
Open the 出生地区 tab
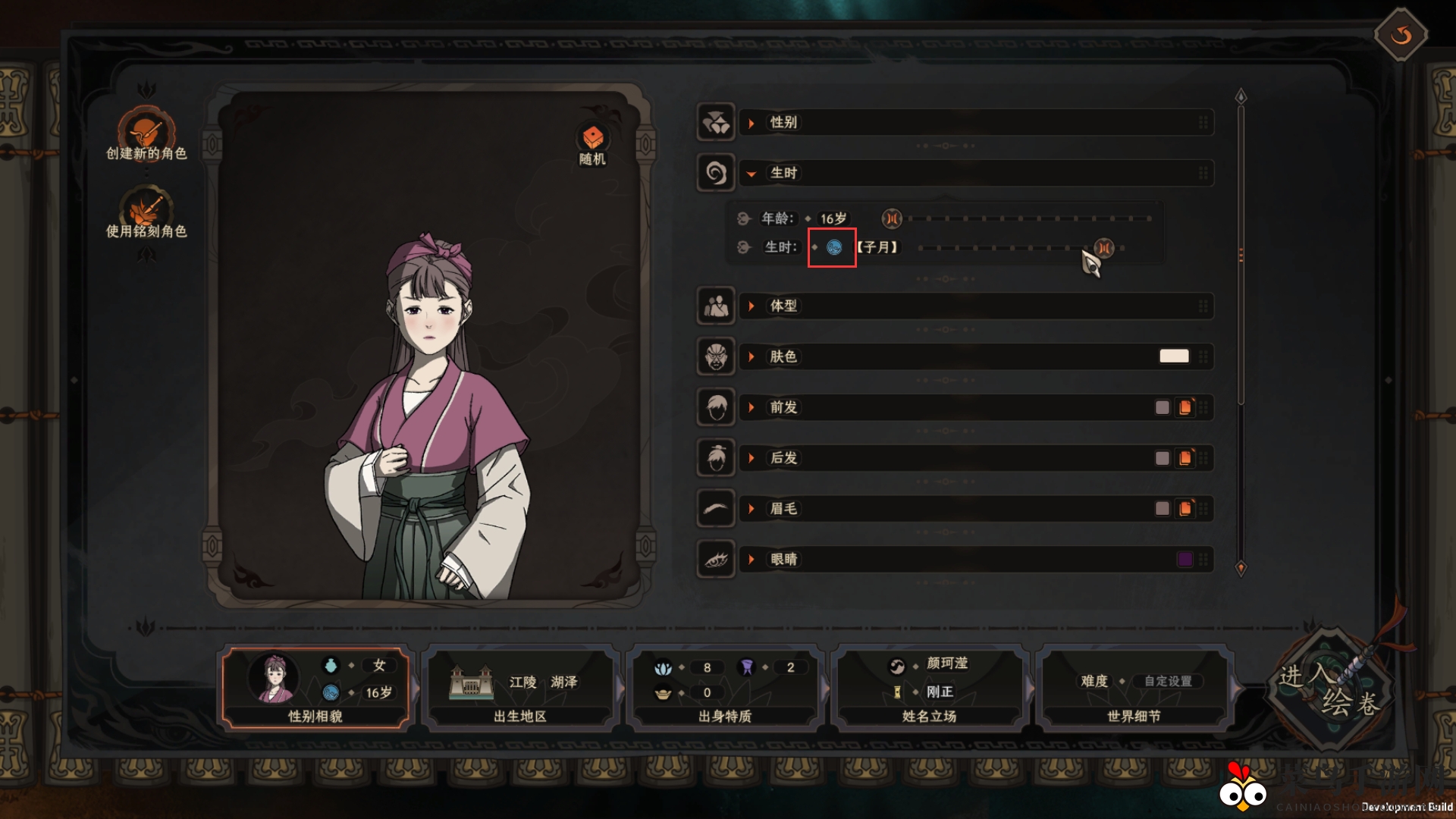520,687
